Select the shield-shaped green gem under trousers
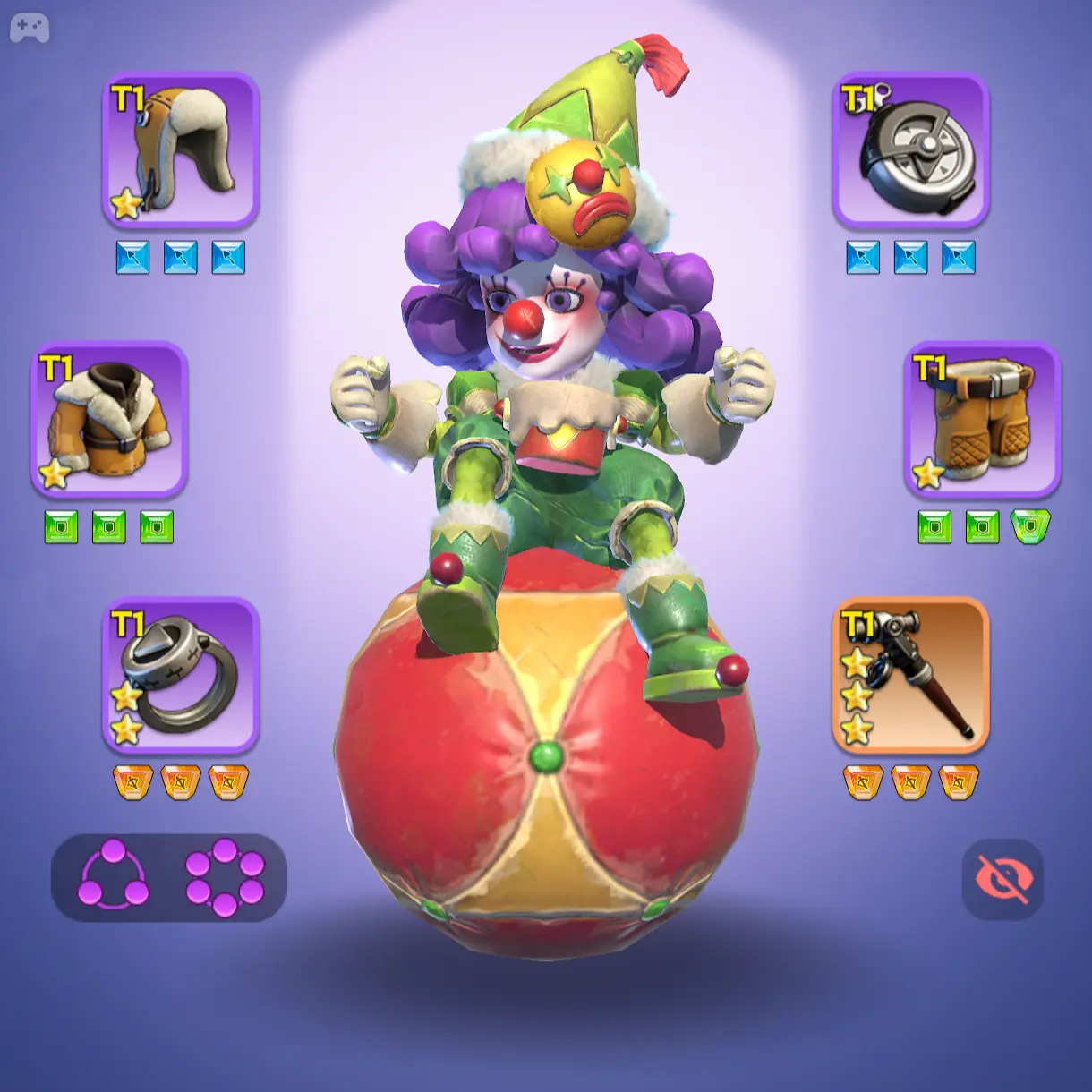The width and height of the screenshot is (1092, 1092). click(1030, 527)
